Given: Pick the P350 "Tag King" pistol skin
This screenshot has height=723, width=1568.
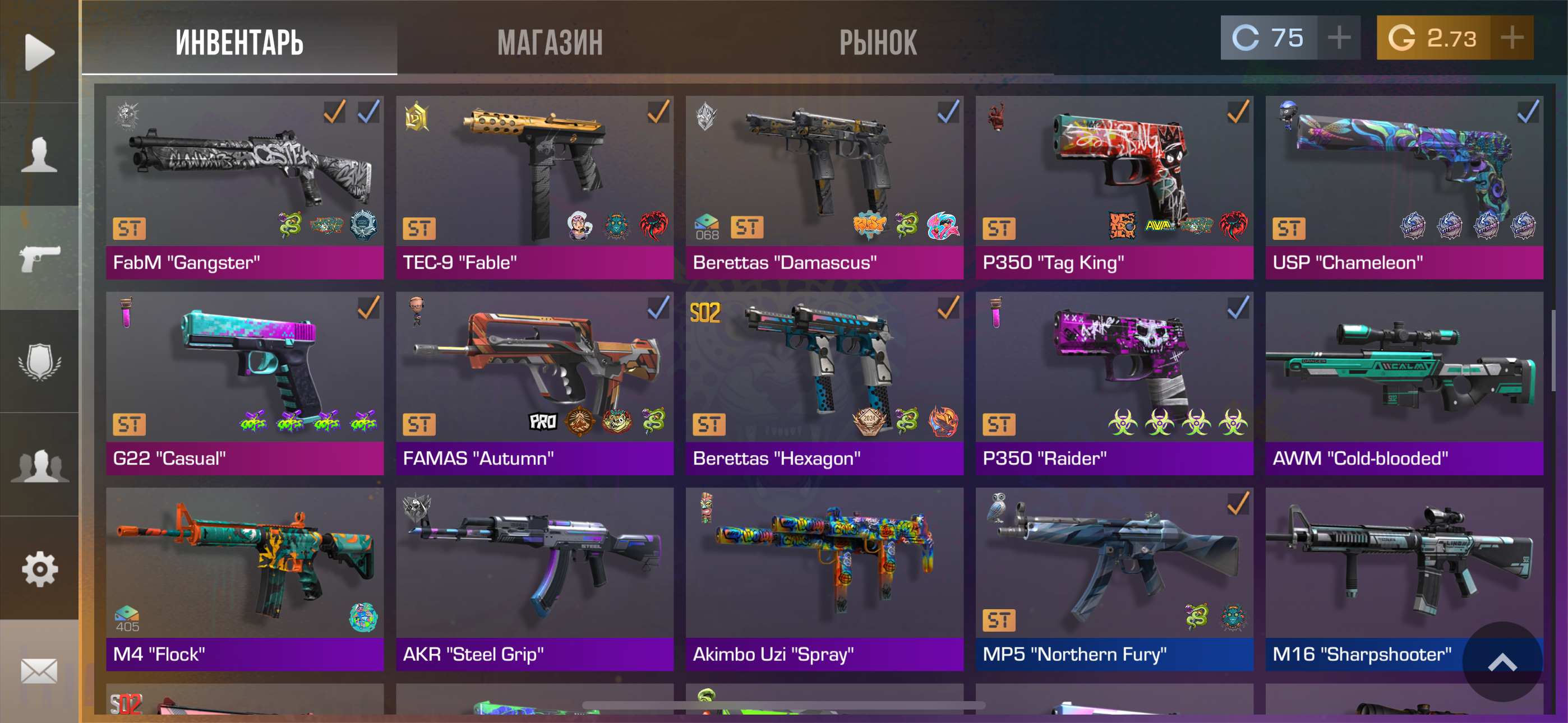Looking at the screenshot, I should click(x=1114, y=187).
